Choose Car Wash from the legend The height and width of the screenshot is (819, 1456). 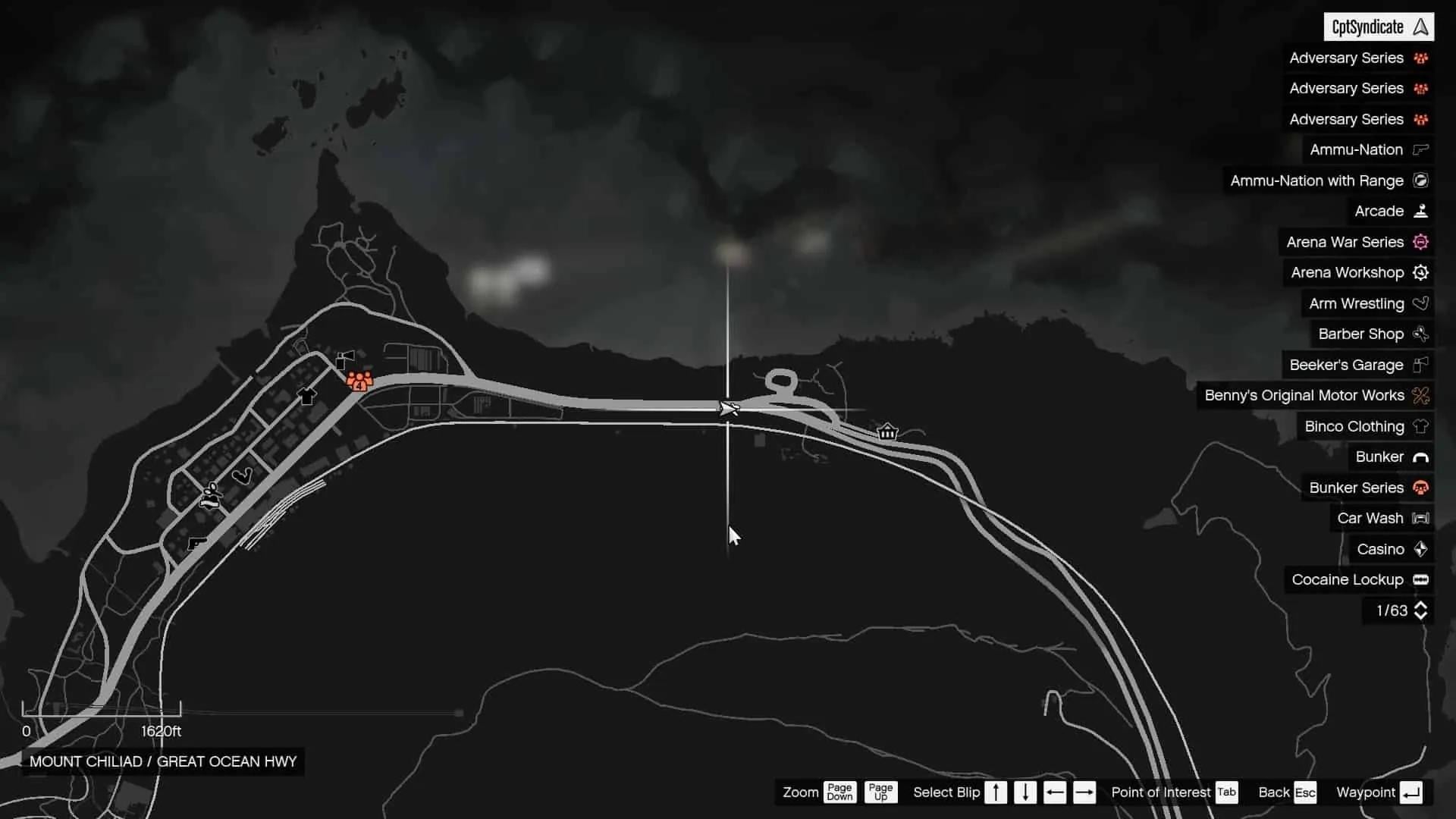[x=1381, y=518]
